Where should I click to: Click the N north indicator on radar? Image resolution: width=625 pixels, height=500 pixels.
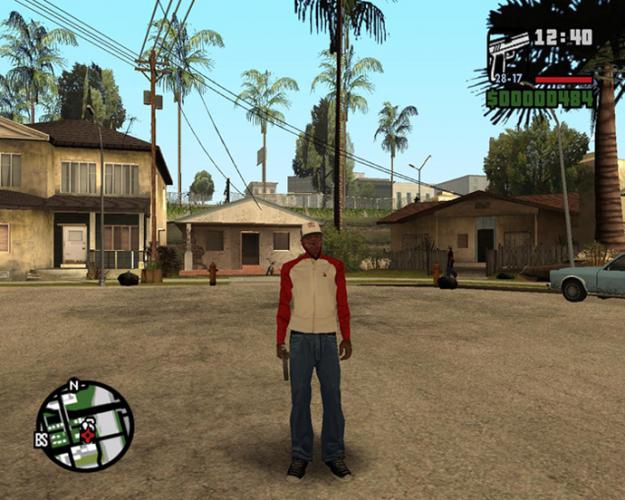(73, 384)
